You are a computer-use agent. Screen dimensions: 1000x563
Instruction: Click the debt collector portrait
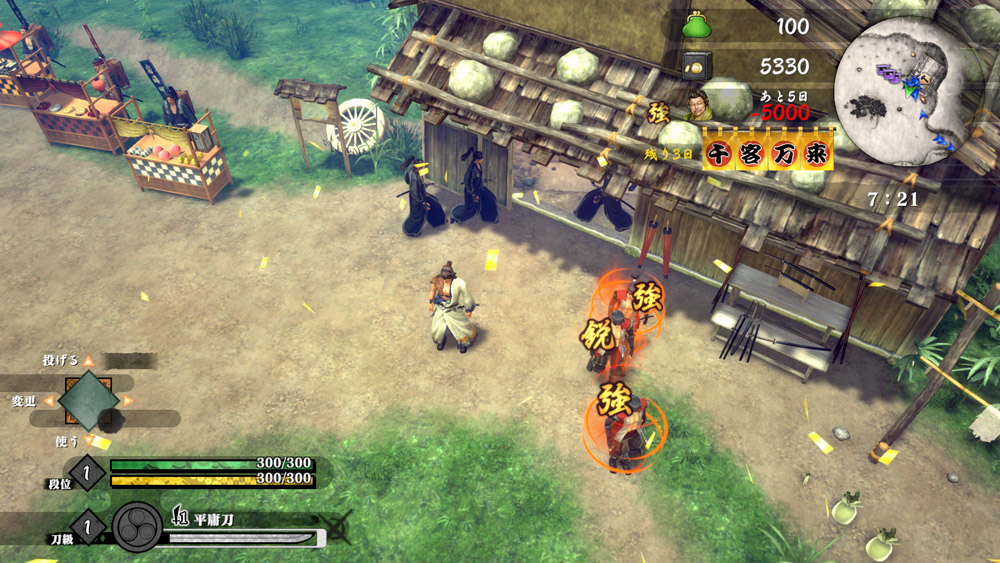699,104
